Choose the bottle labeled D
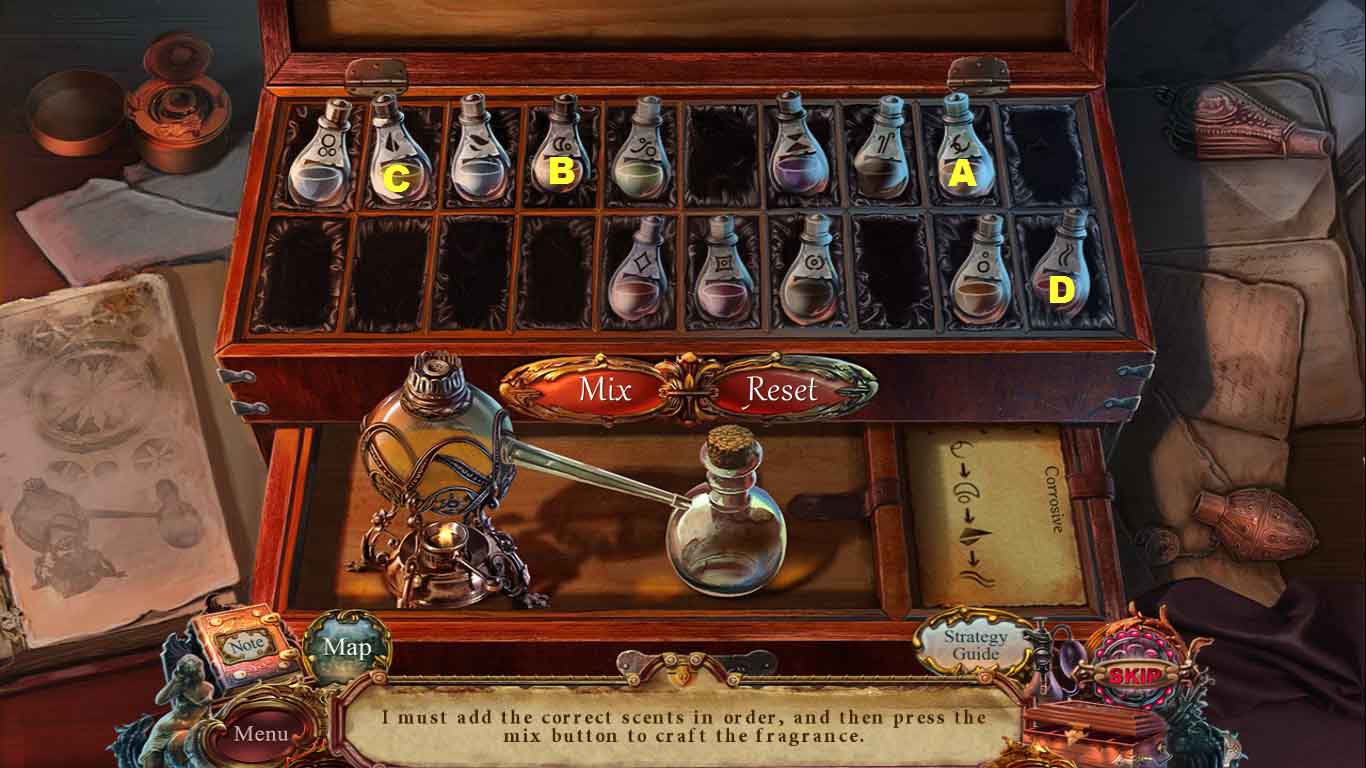This screenshot has width=1366, height=768. point(1060,268)
